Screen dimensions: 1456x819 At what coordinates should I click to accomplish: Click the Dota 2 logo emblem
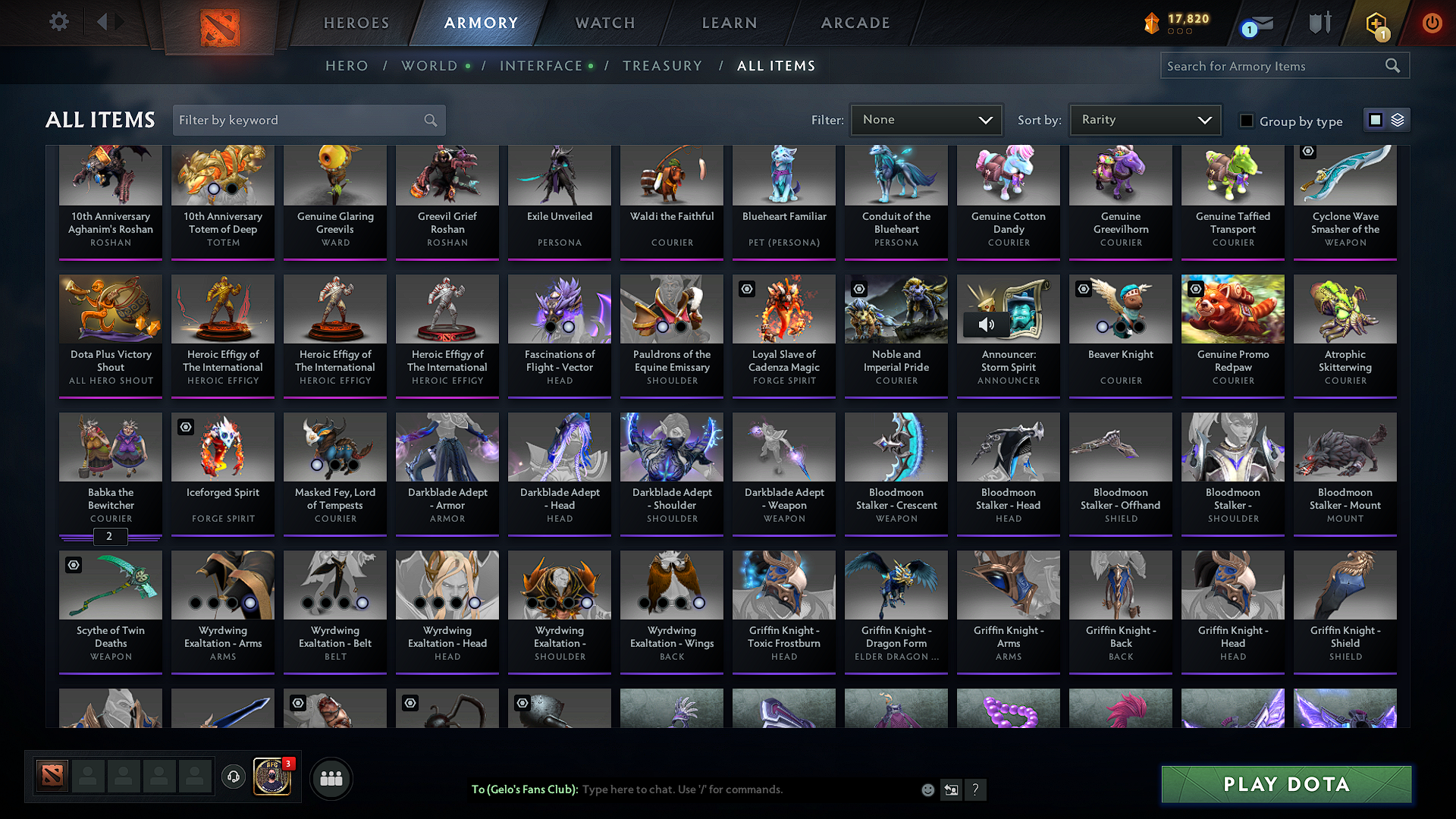(220, 25)
